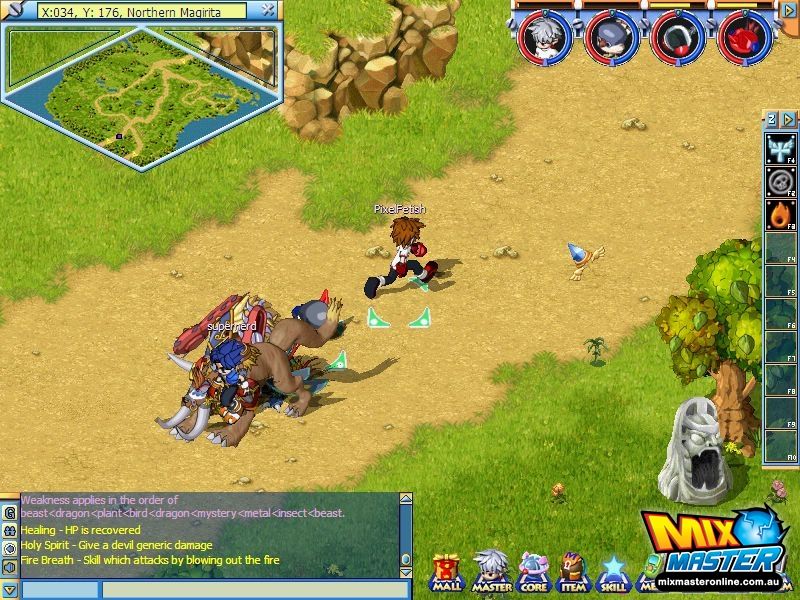Select the grey-helmet creature portrait
Image resolution: width=800 pixels, height=600 pixels.
coord(611,36)
